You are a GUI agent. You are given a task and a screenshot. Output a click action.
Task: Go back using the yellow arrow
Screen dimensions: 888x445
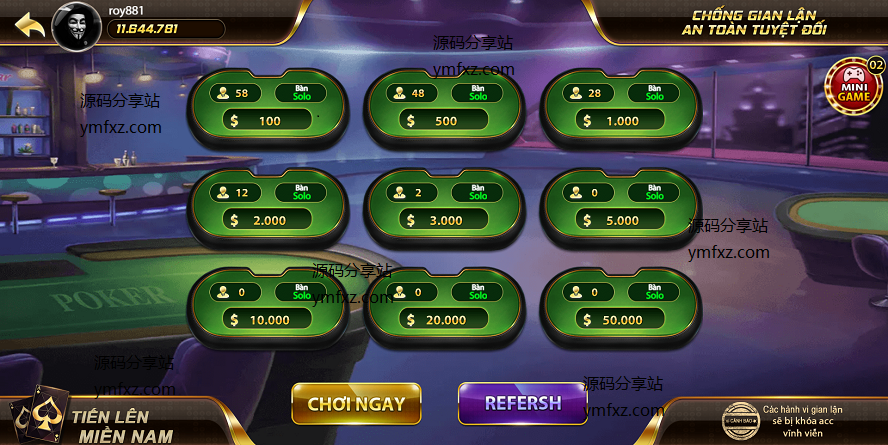tap(30, 24)
